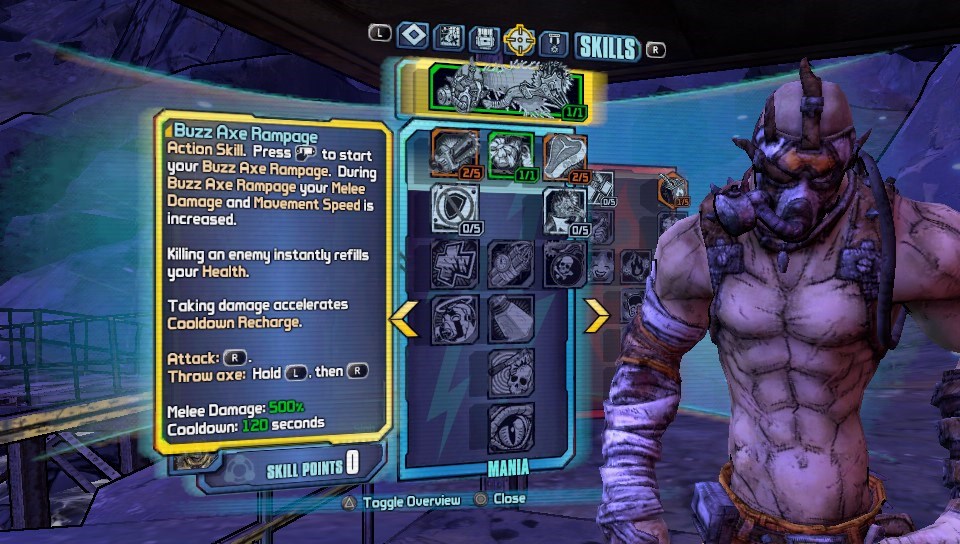Show the next skill tree with right arrow
The width and height of the screenshot is (960, 544).
point(596,316)
